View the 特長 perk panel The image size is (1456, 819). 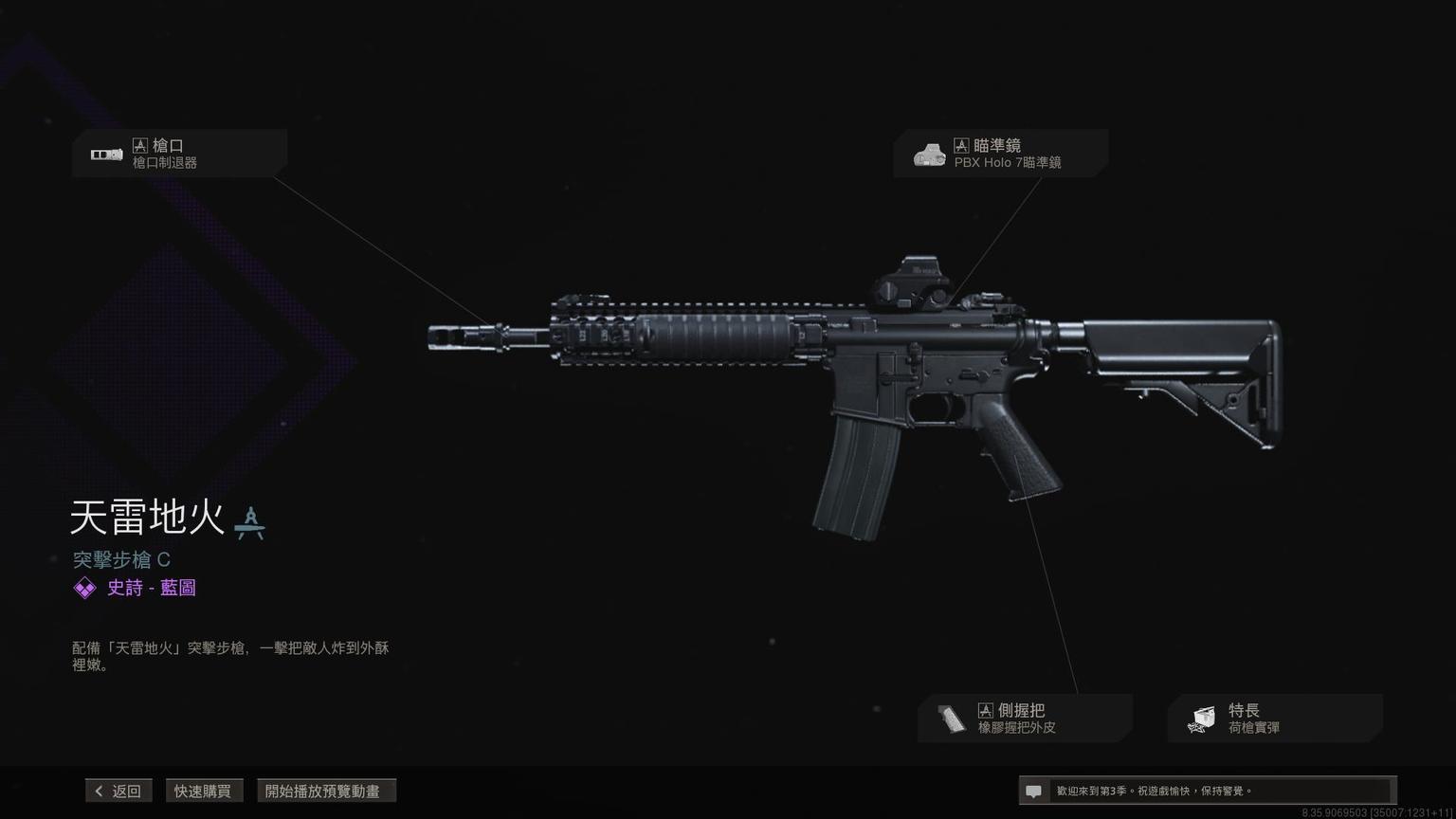click(1274, 719)
